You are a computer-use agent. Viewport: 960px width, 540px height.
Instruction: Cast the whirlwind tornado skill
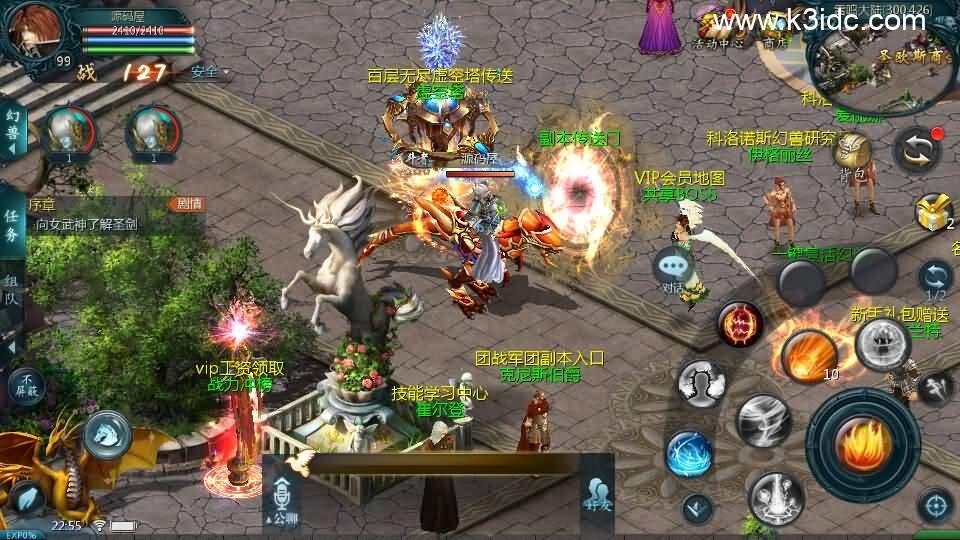tap(764, 420)
